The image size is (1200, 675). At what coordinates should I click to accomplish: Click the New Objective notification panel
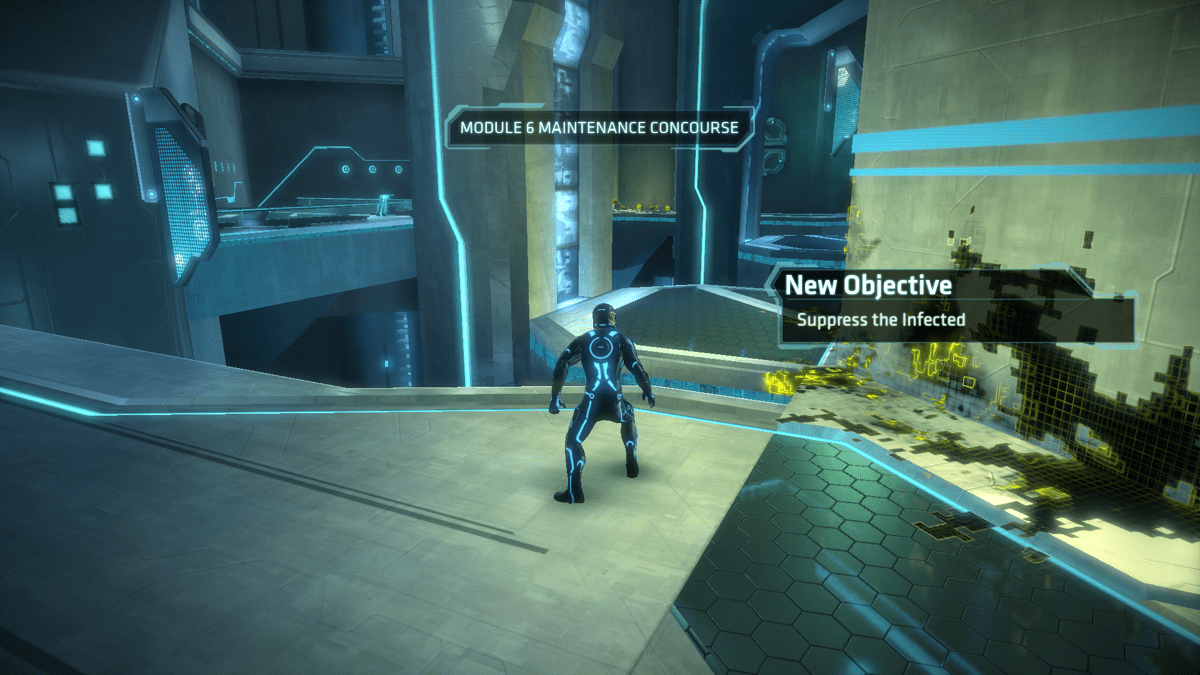coord(955,303)
